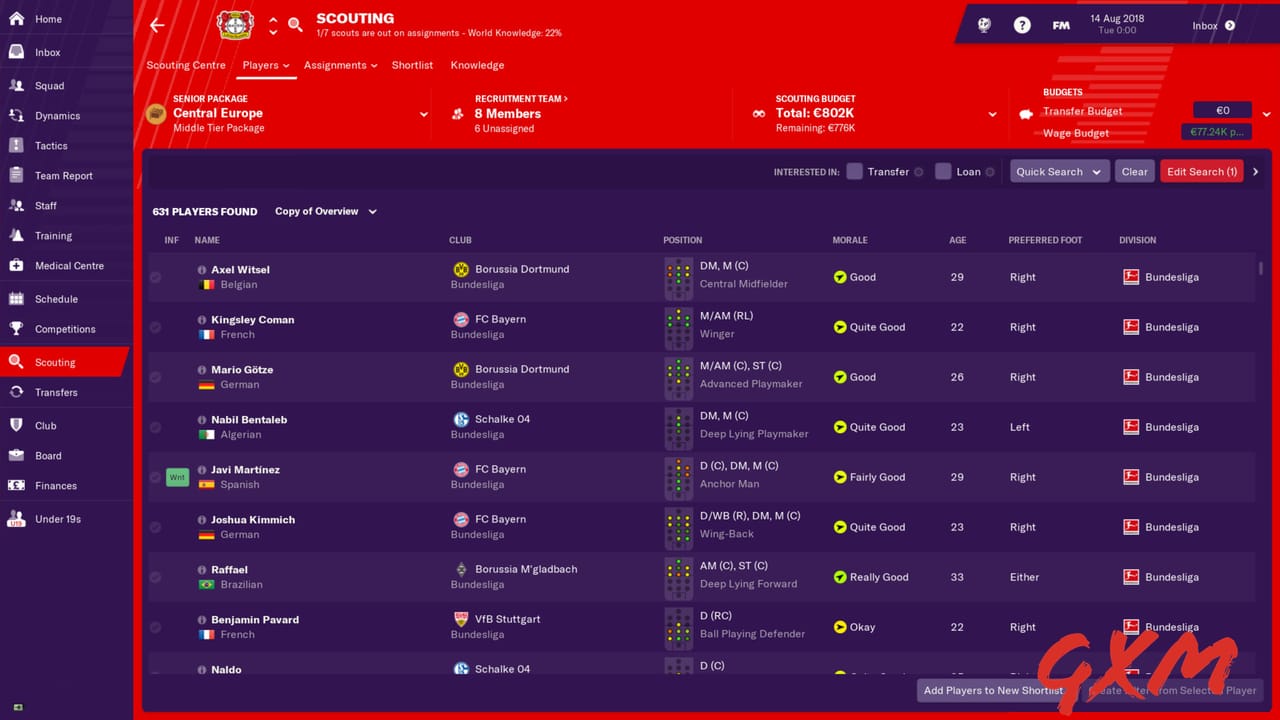This screenshot has height=720, width=1280.
Task: Click the world knowledge globe icon
Action: coord(983,25)
